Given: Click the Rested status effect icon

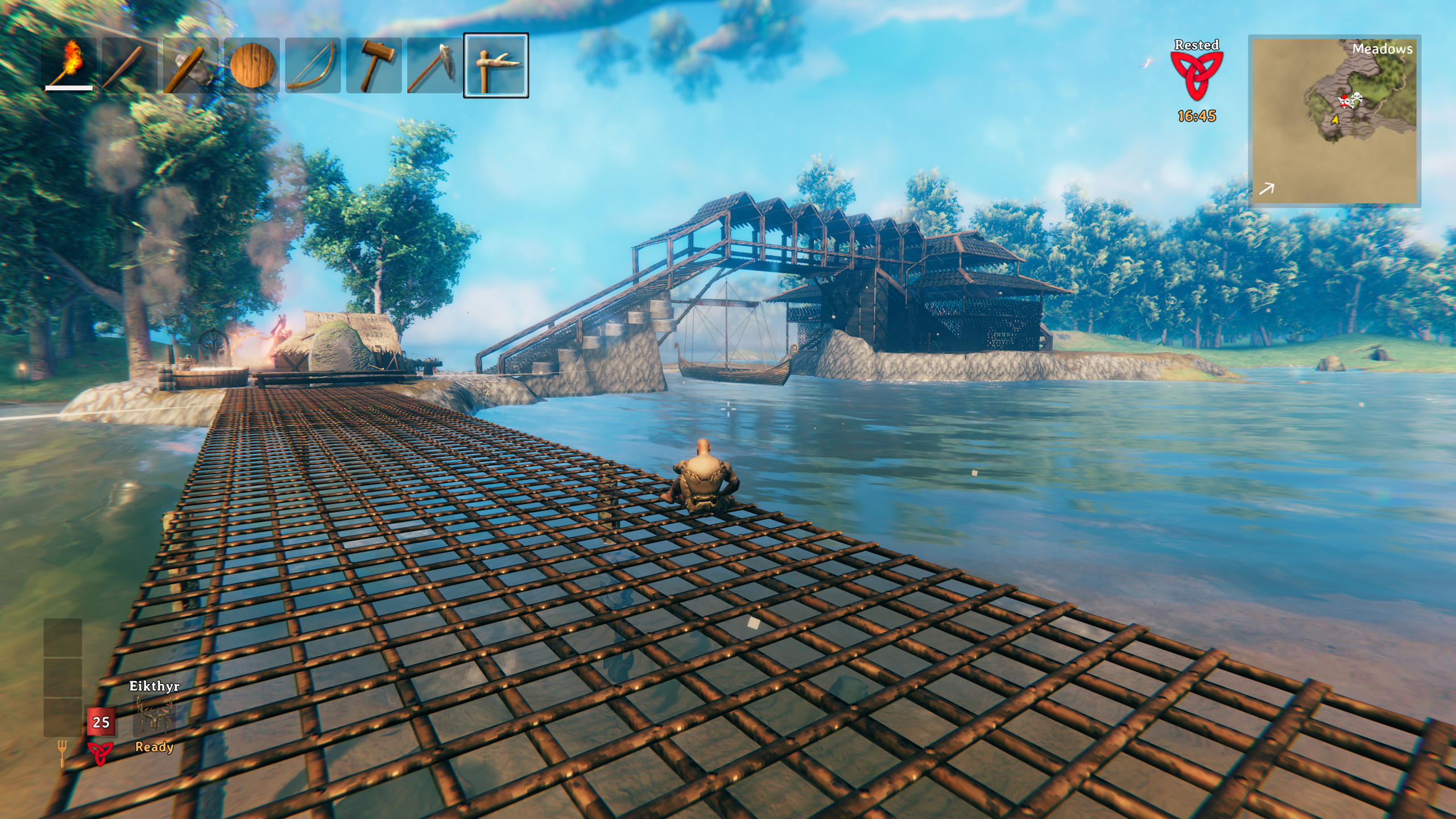Looking at the screenshot, I should tap(1196, 76).
